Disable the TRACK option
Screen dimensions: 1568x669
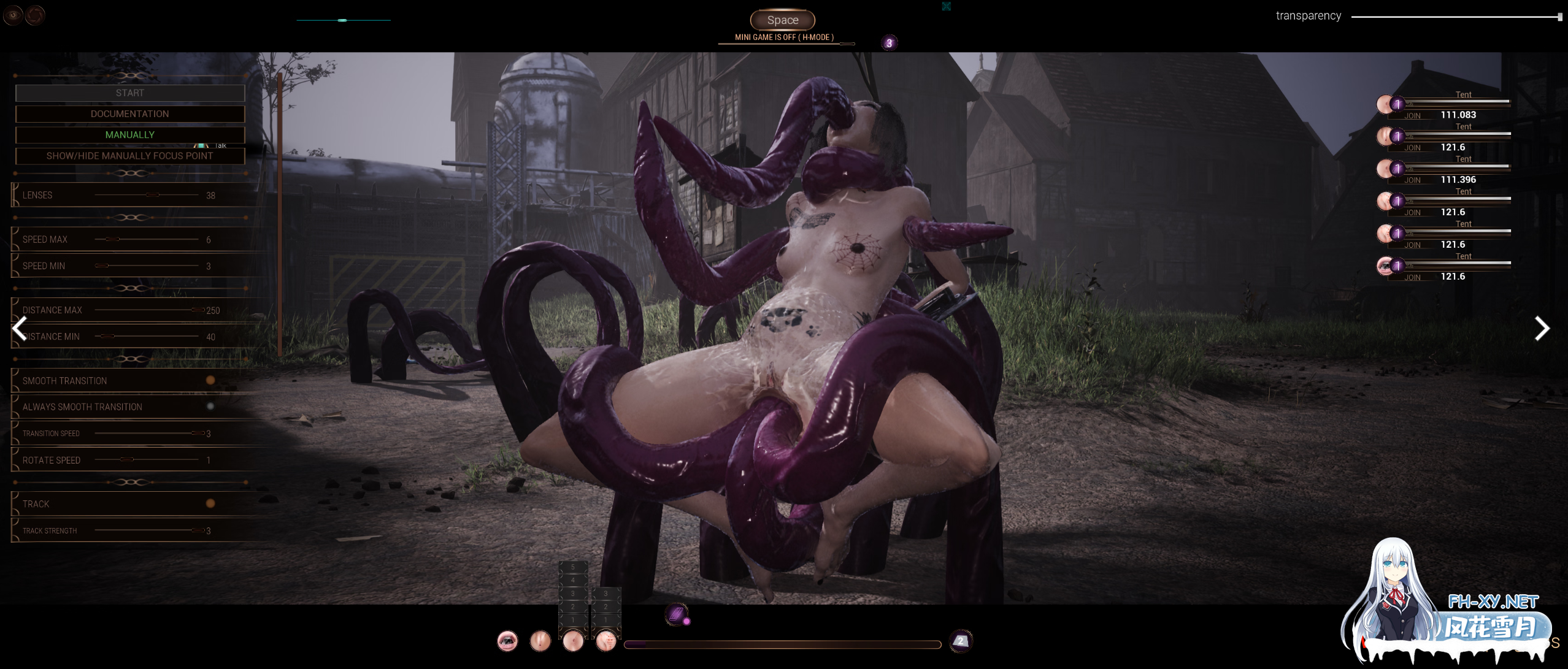pyautogui.click(x=212, y=503)
